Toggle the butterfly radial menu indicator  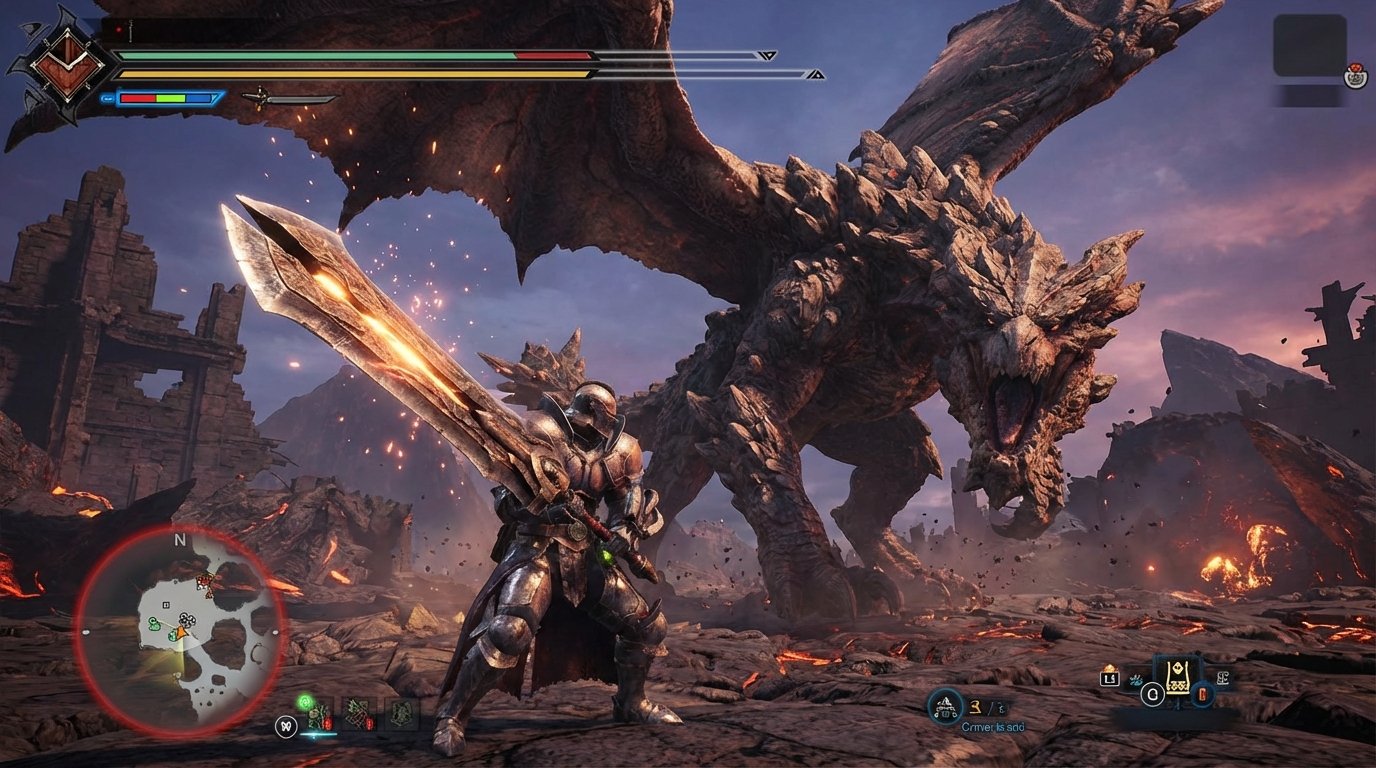point(287,726)
